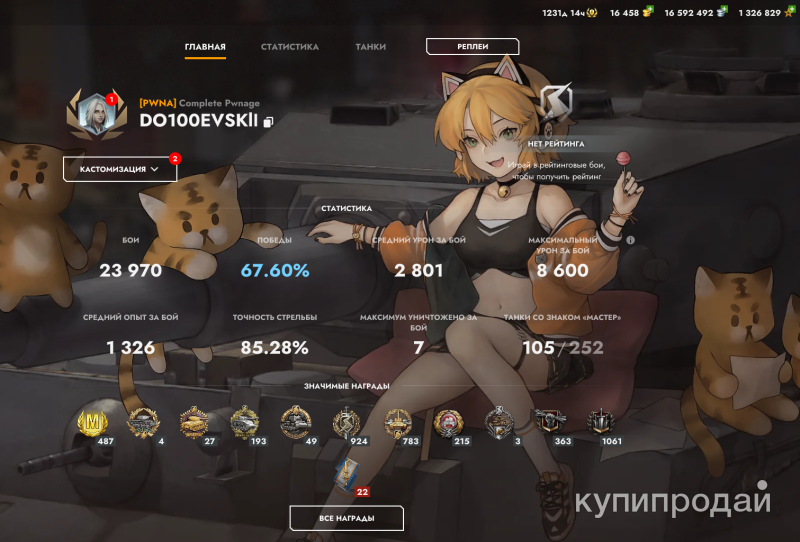Screen dimensions: 800x542
Task: Add free experience via the star icon
Action: (790, 13)
